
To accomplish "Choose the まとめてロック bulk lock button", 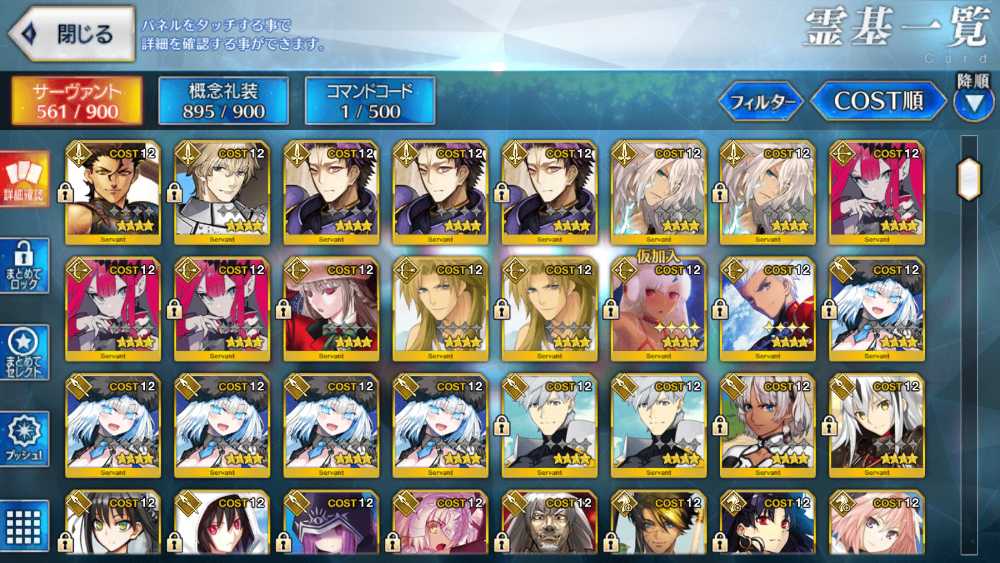I will 24,265.
